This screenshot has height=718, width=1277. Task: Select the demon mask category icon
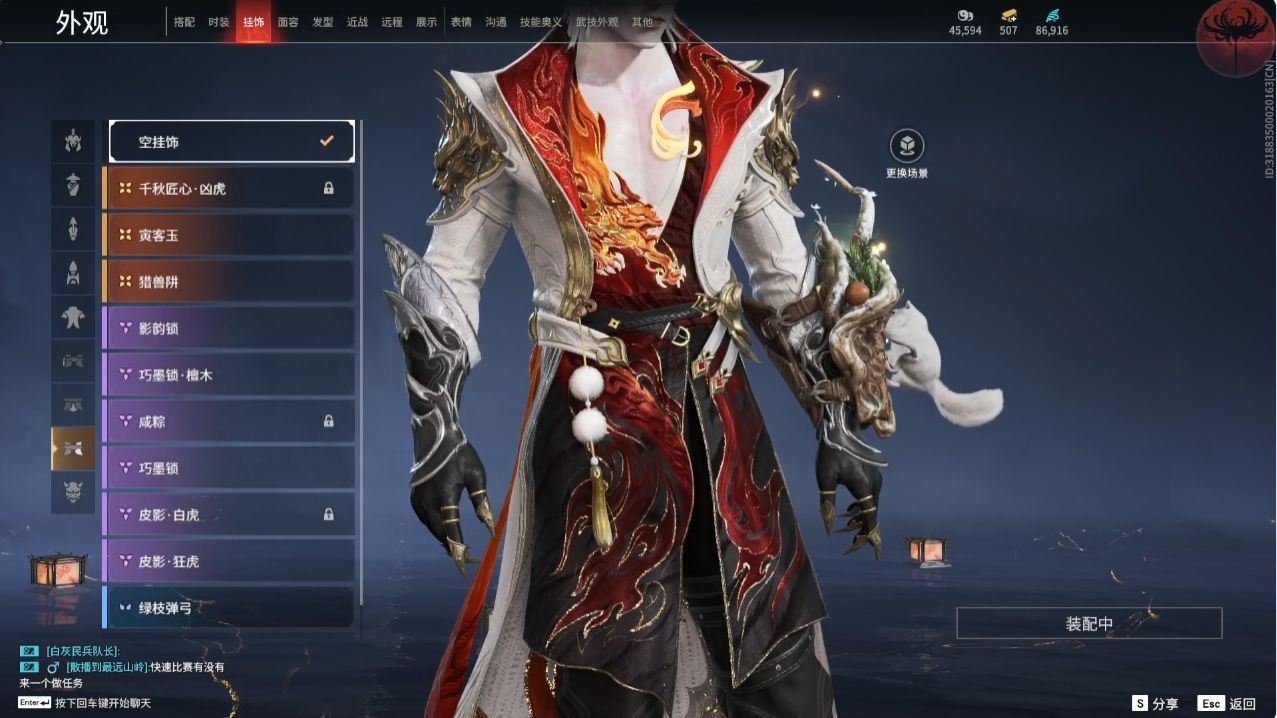73,492
